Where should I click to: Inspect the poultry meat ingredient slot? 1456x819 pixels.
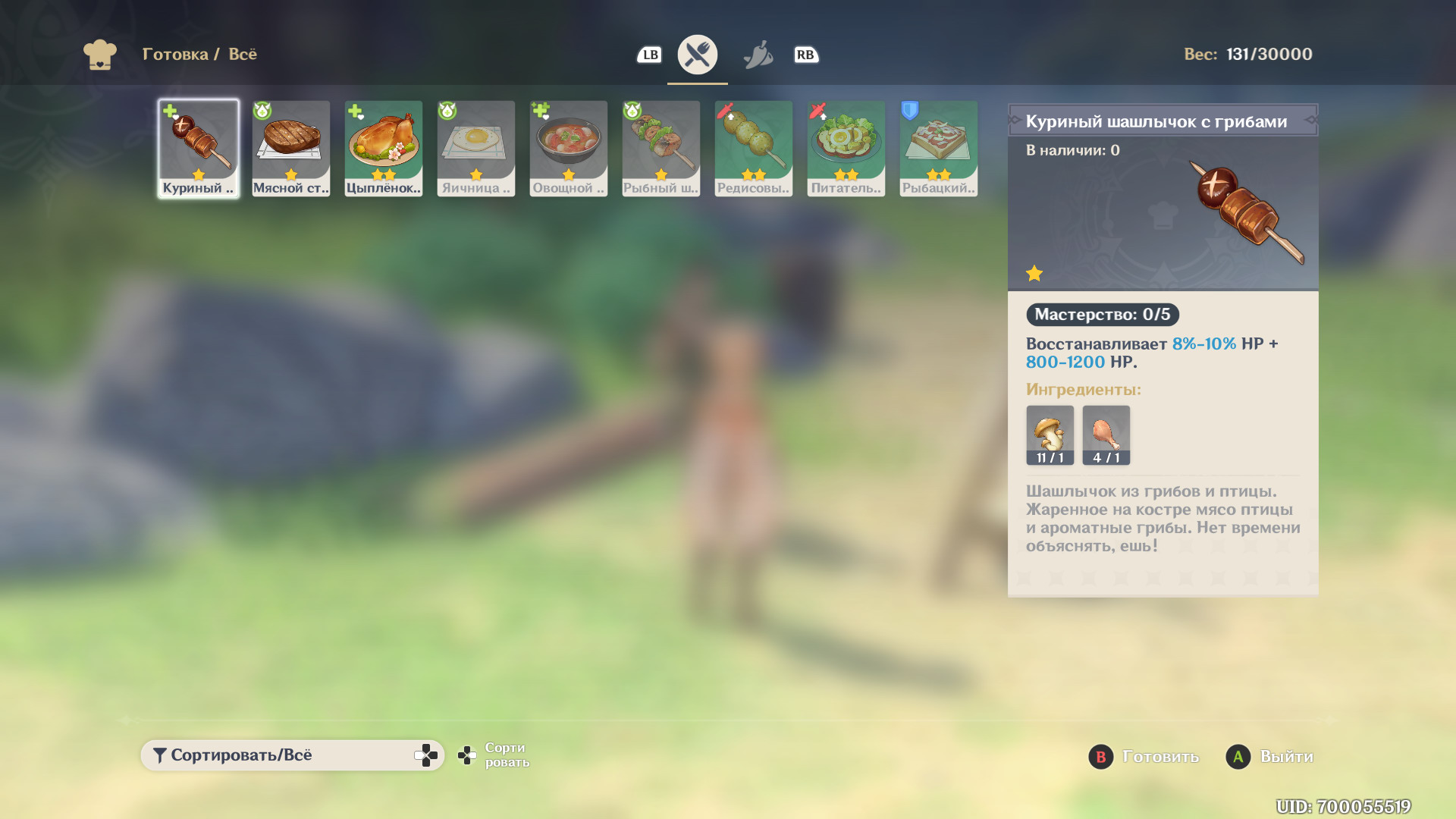(1106, 435)
